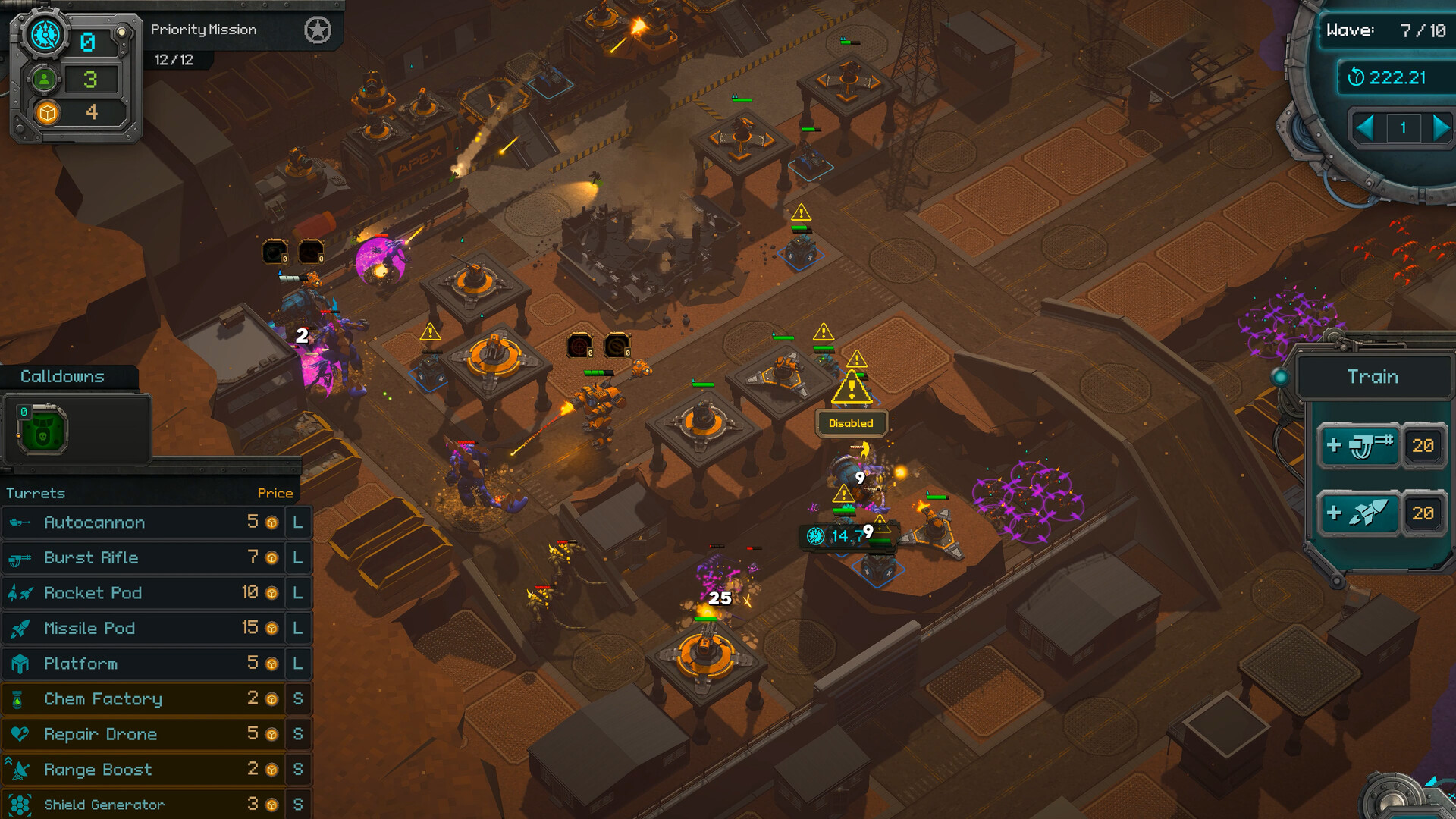Image resolution: width=1456 pixels, height=819 pixels.
Task: Select the Train panel title
Action: [1373, 376]
